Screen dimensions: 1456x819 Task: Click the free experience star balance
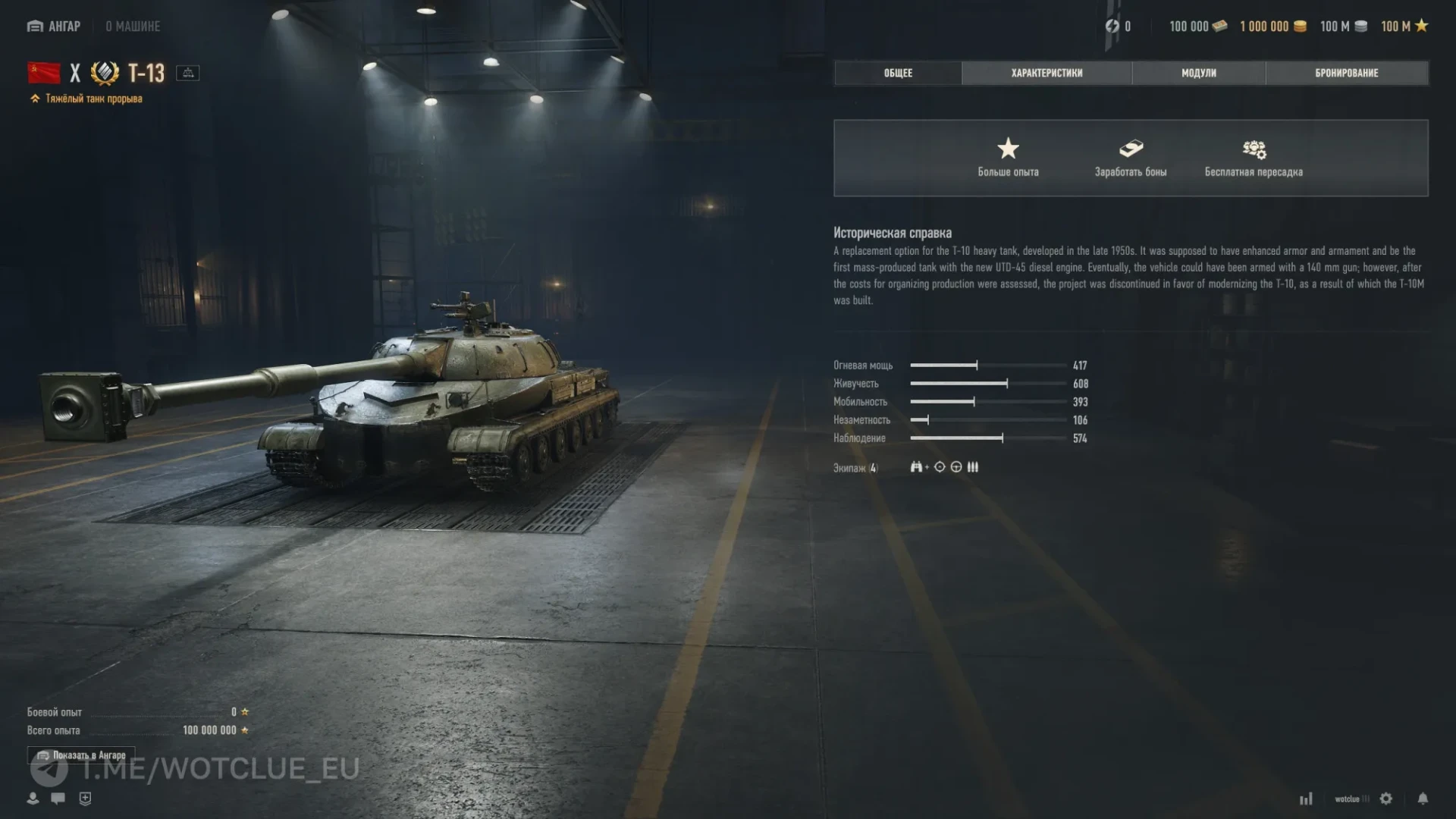(1404, 27)
